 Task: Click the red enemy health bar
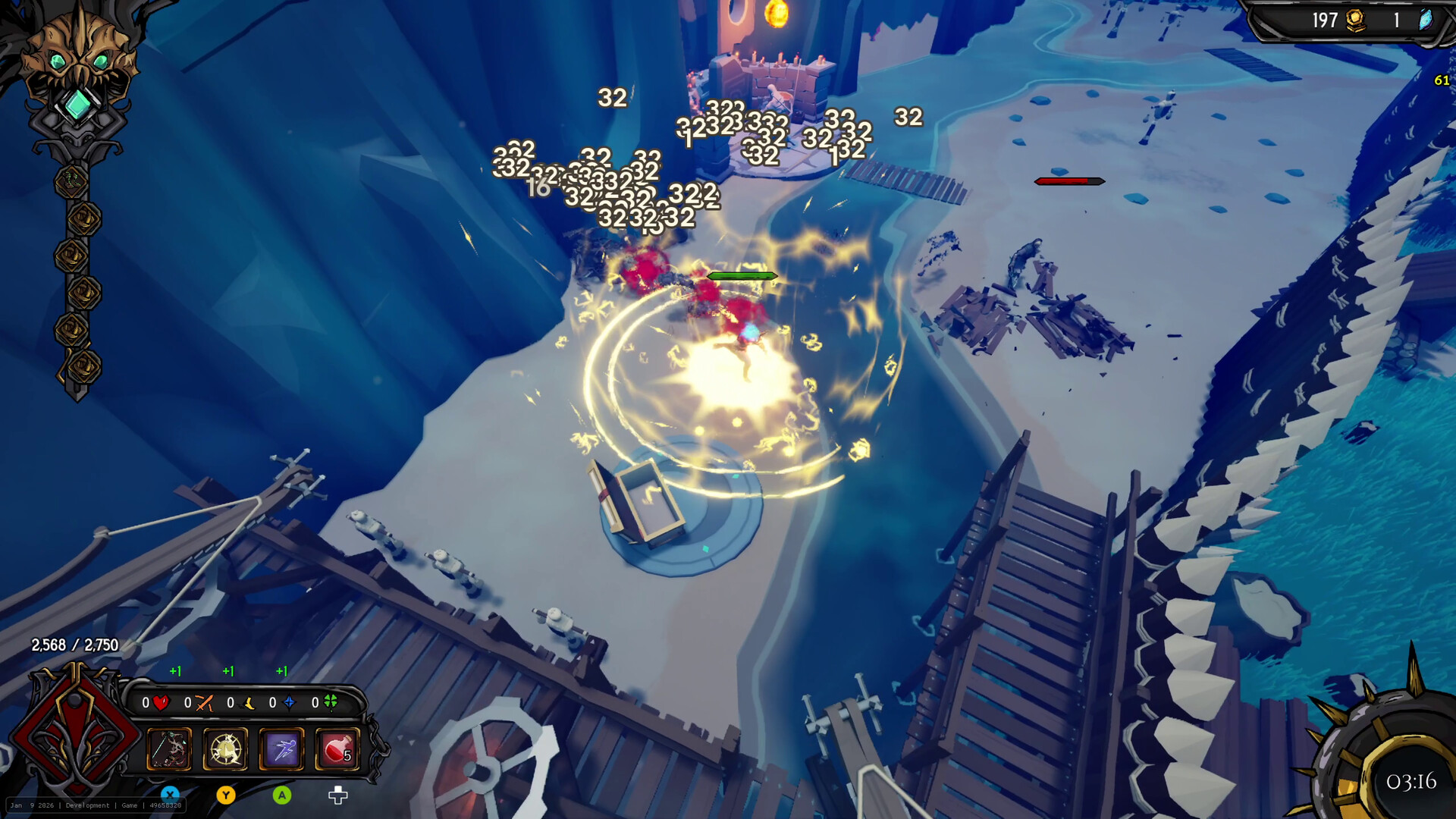(1069, 180)
